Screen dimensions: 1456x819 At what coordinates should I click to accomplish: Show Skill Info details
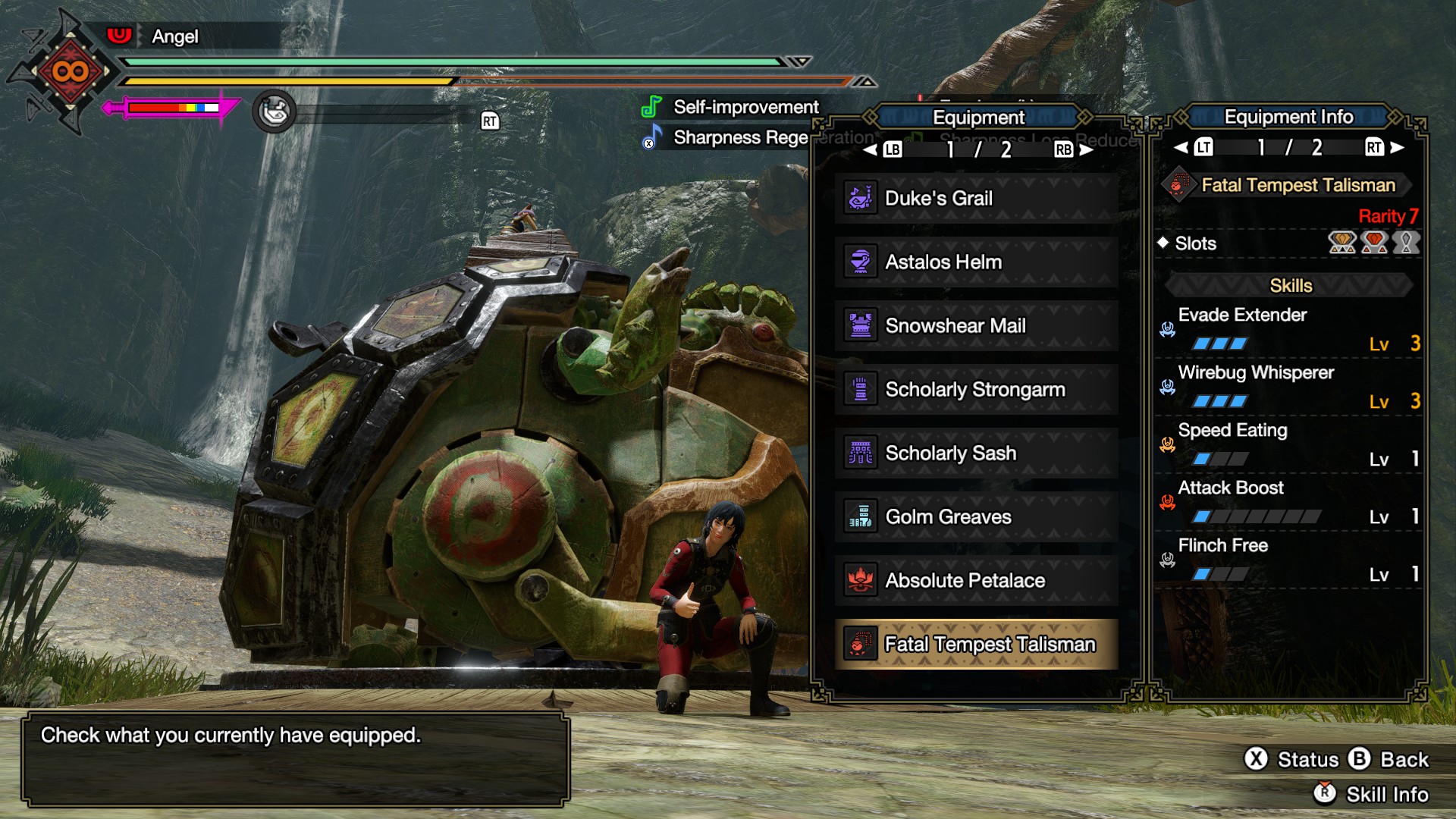click(1371, 794)
